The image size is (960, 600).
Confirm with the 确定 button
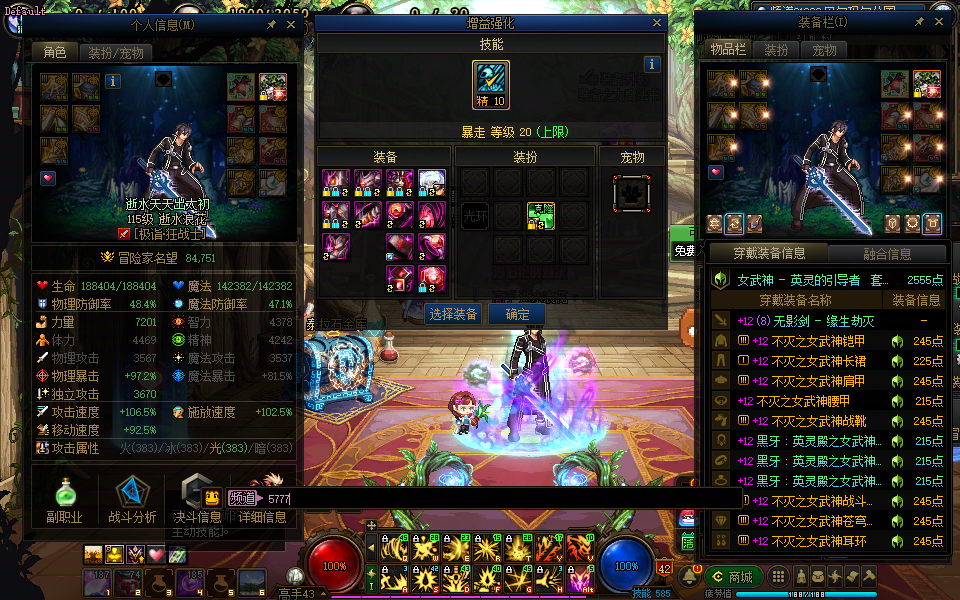point(517,314)
